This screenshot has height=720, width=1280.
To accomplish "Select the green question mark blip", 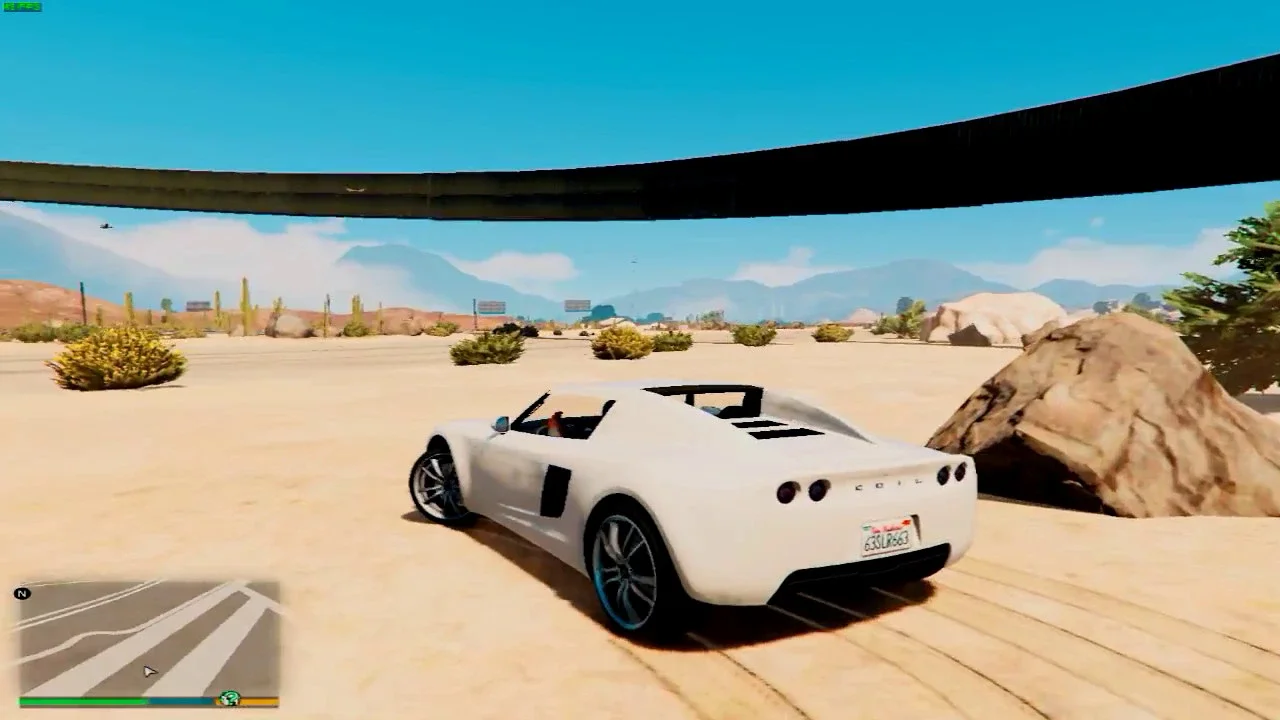I will pos(230,699).
